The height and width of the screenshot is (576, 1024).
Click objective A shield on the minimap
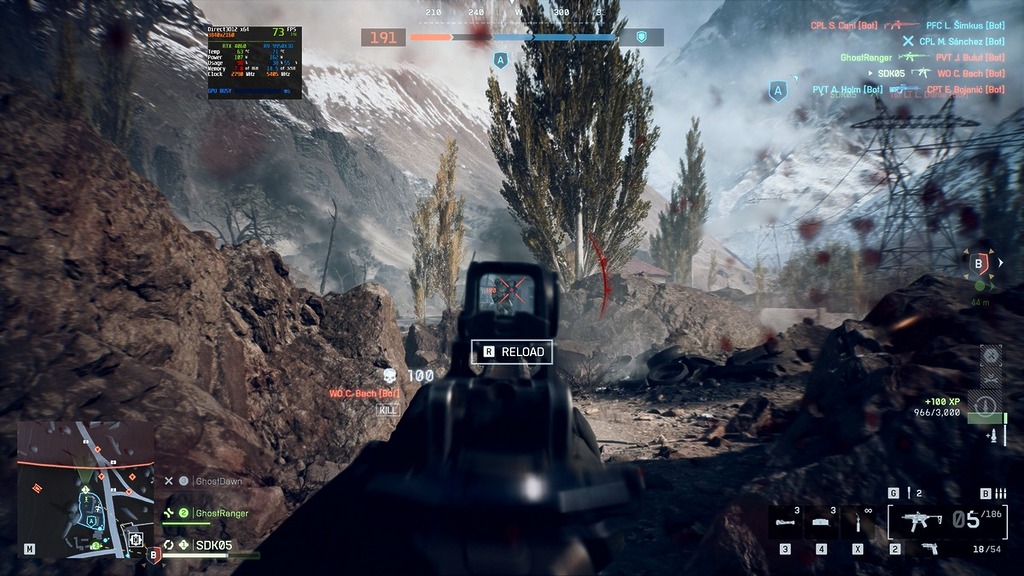tap(92, 521)
